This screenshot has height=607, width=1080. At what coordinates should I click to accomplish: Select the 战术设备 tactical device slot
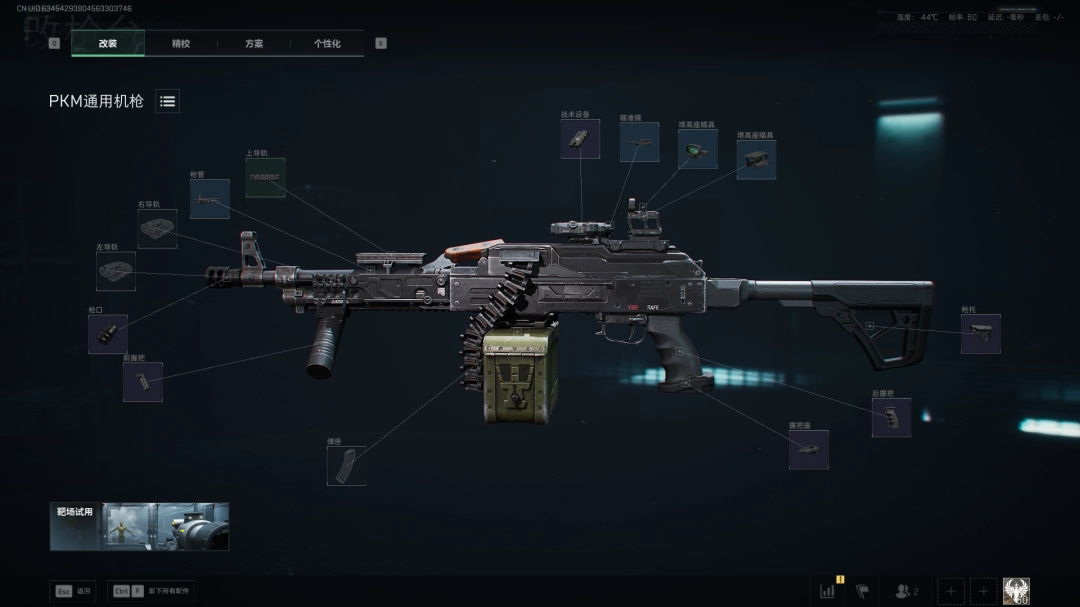580,139
